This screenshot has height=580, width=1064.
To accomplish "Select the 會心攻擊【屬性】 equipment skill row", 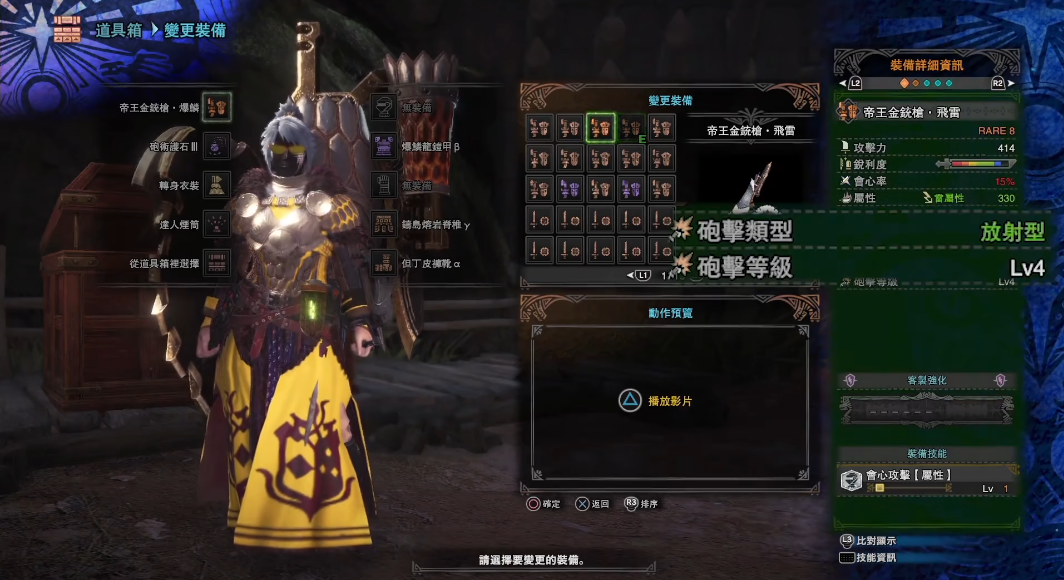I will coord(927,480).
